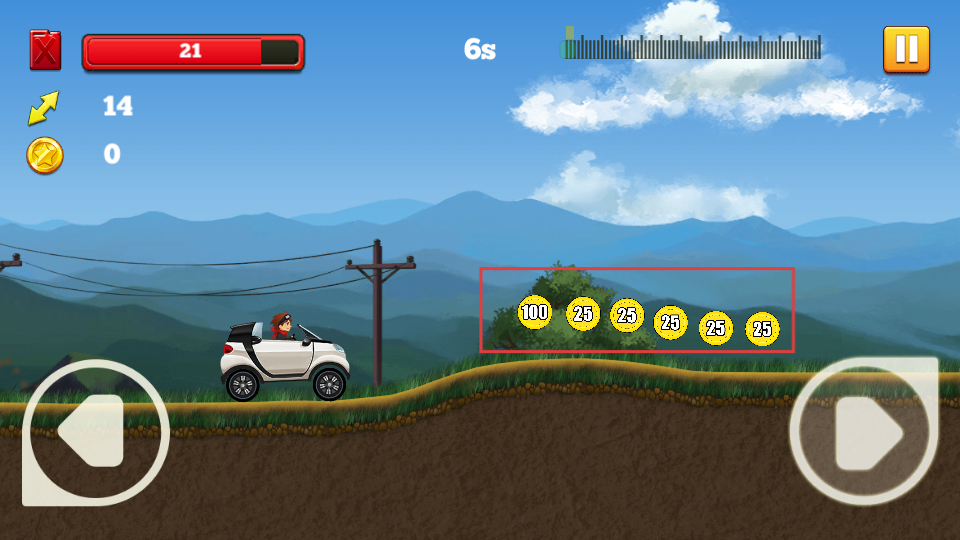Tap the left arrow brake pedal
The image size is (960, 540).
[x=95, y=431]
